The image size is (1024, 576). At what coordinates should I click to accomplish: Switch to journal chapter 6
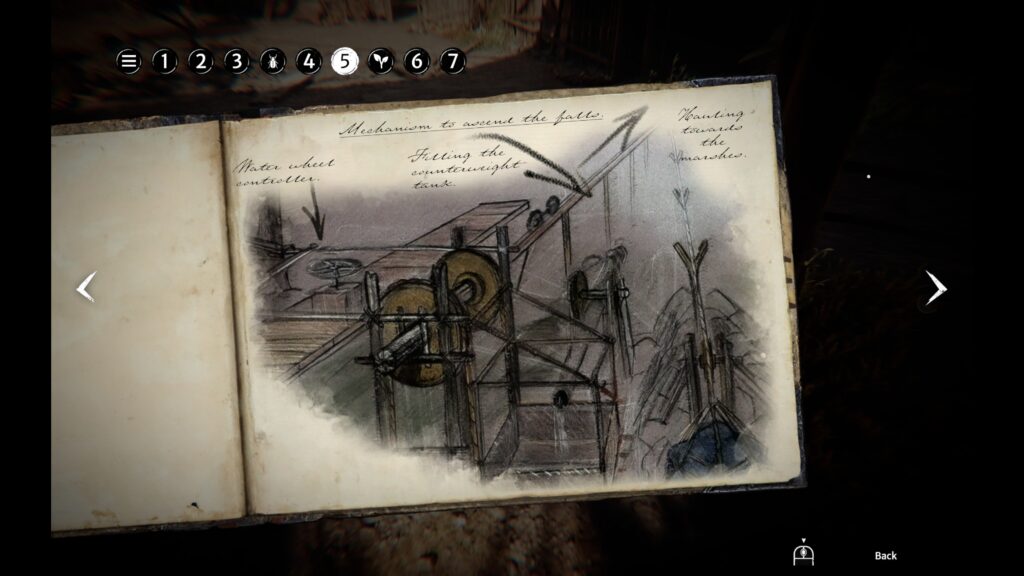click(417, 61)
